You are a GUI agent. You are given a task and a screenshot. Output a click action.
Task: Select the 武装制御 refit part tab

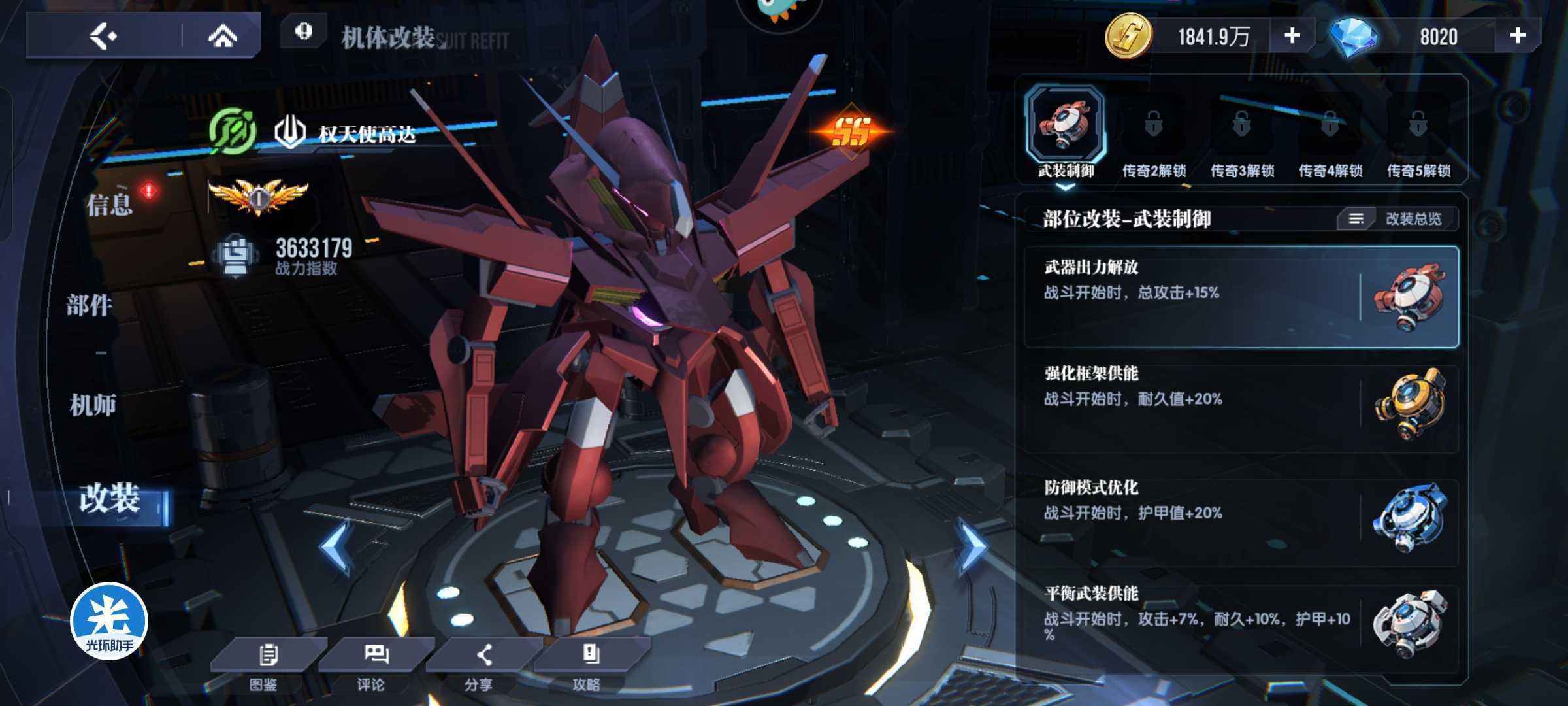[1066, 132]
